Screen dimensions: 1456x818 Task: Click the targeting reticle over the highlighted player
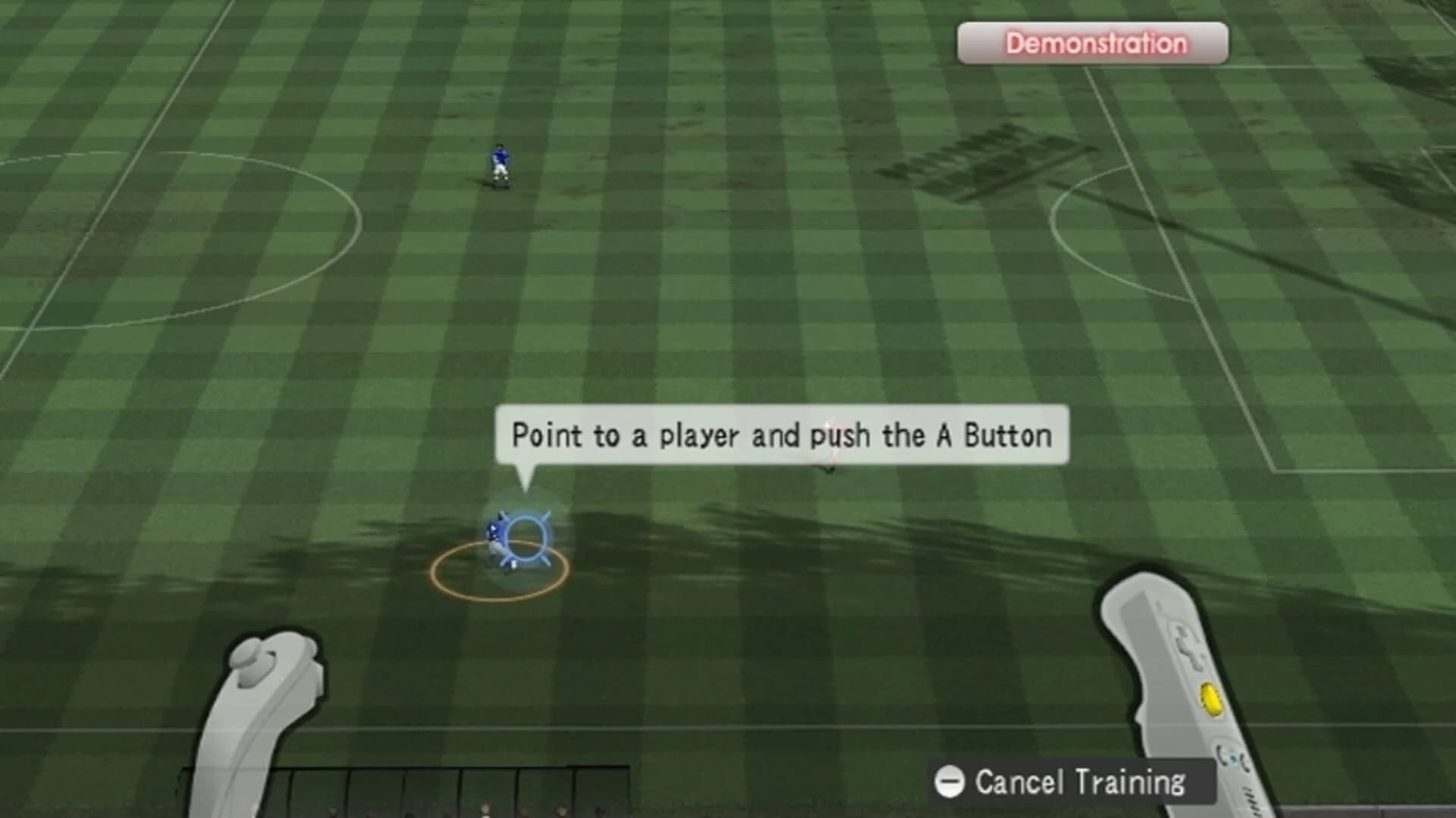(529, 537)
